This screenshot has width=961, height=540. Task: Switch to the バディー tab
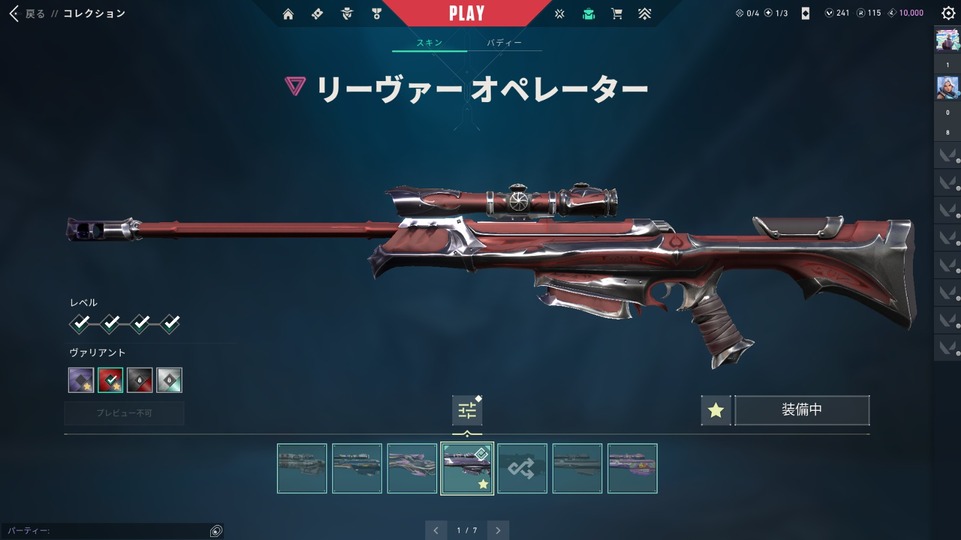(504, 44)
